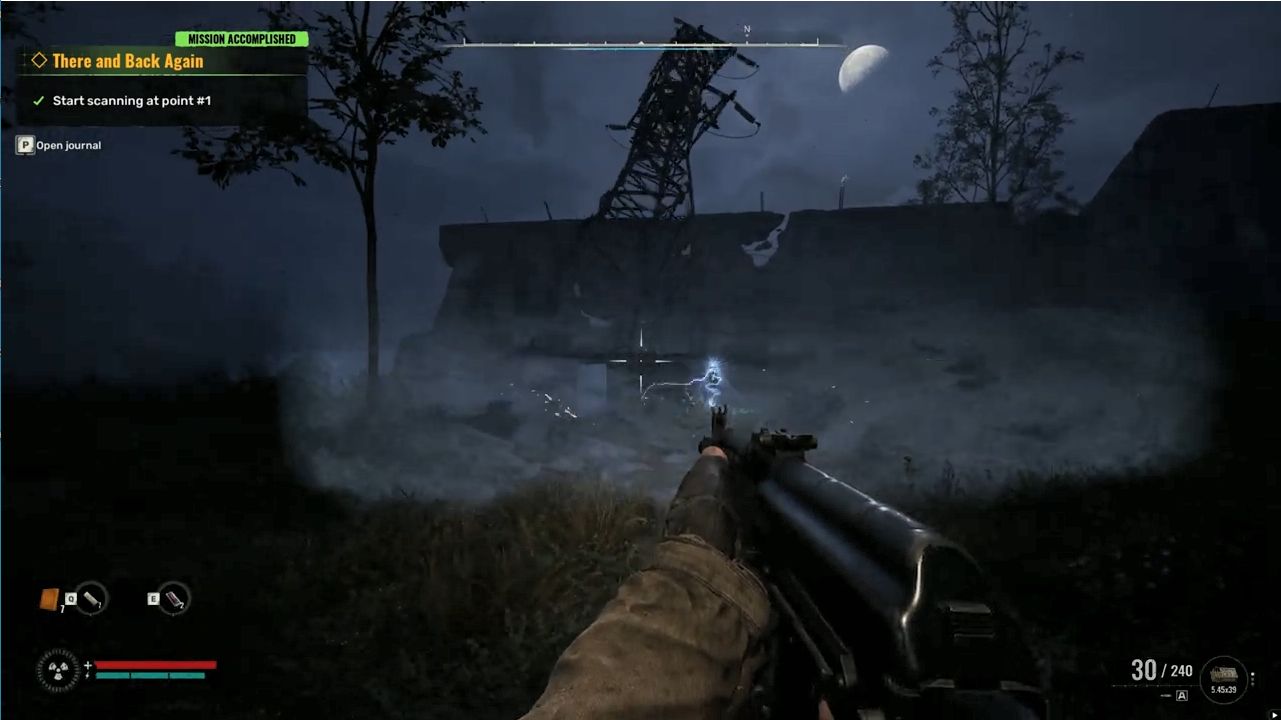Click the Start scanning at point #1 objective
This screenshot has width=1281, height=720.
pyautogui.click(x=131, y=101)
